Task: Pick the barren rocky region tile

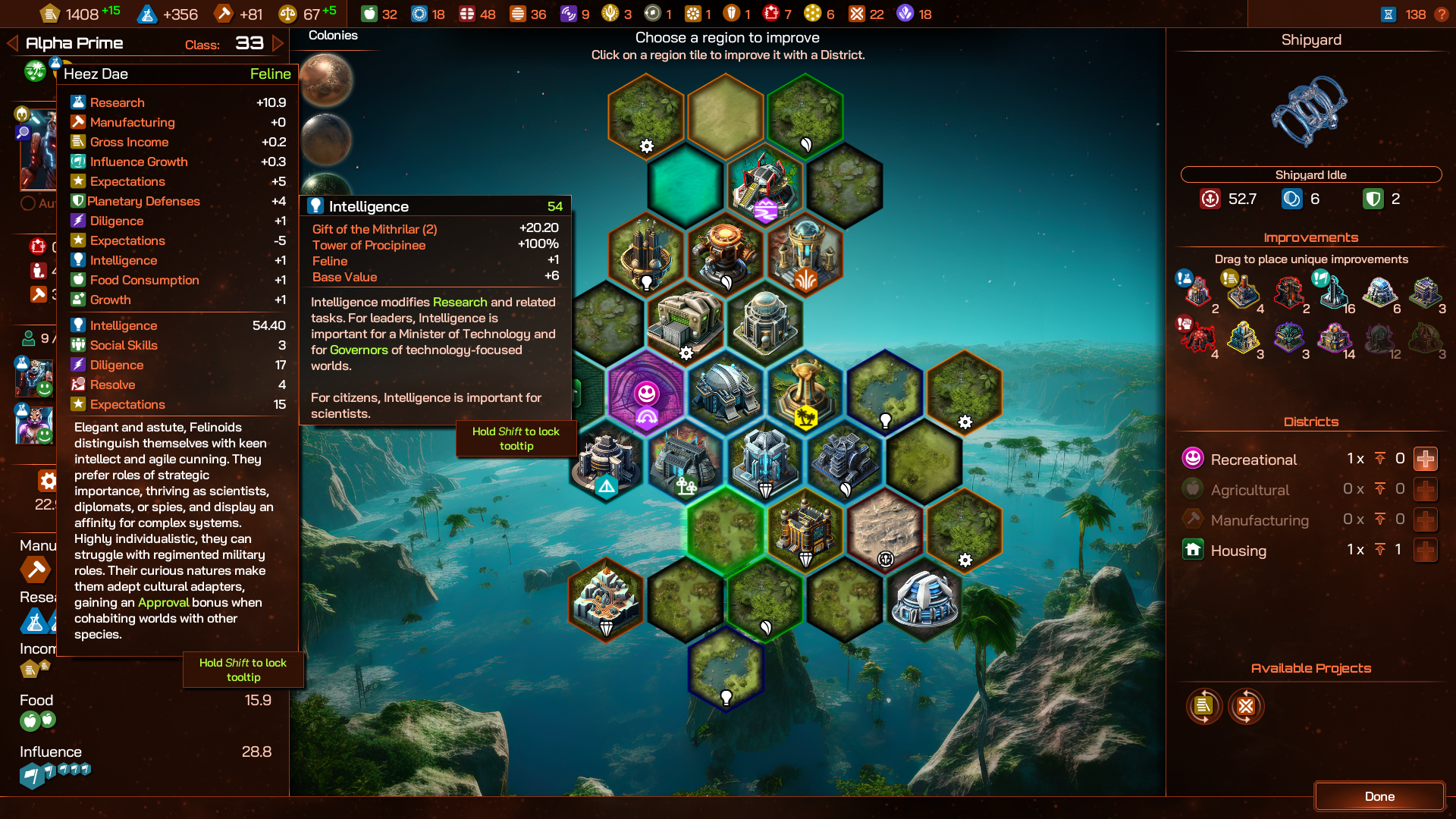Action: [885, 531]
